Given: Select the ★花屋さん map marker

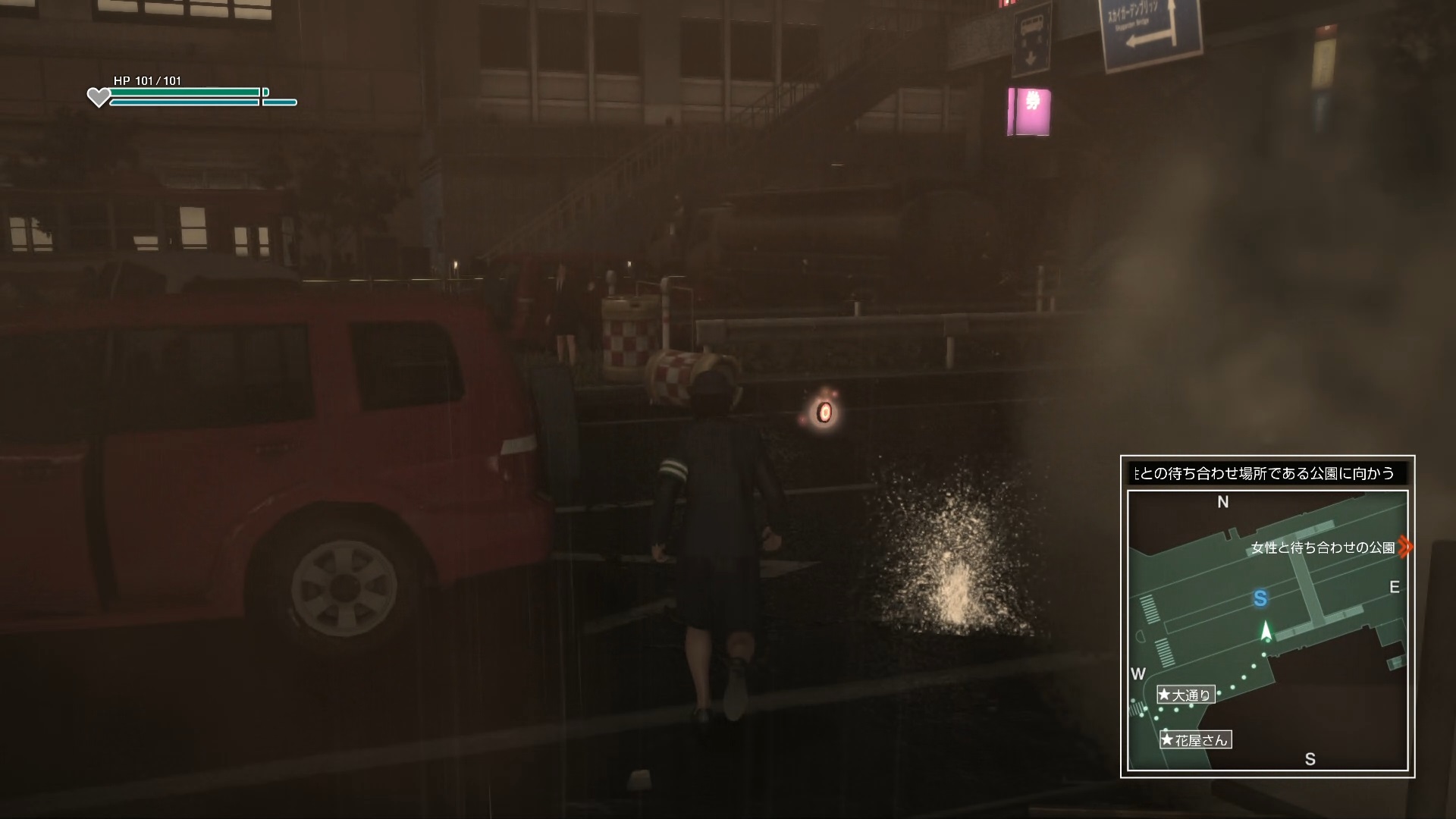Looking at the screenshot, I should [1195, 739].
